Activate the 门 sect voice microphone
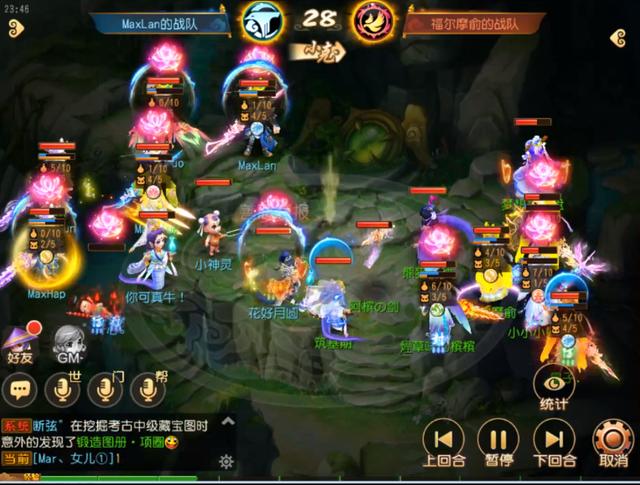This screenshot has height=485, width=640. 104,389
